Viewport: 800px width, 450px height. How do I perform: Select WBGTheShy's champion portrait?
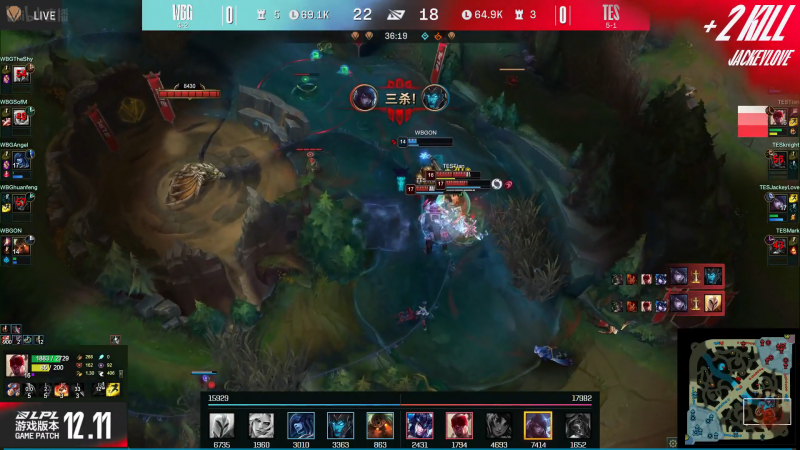[19, 75]
